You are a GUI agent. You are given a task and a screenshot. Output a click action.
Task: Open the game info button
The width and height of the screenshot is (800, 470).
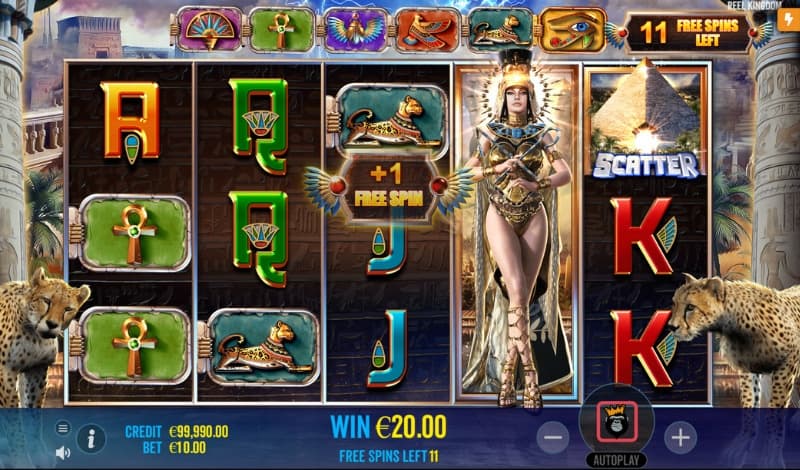click(x=91, y=437)
